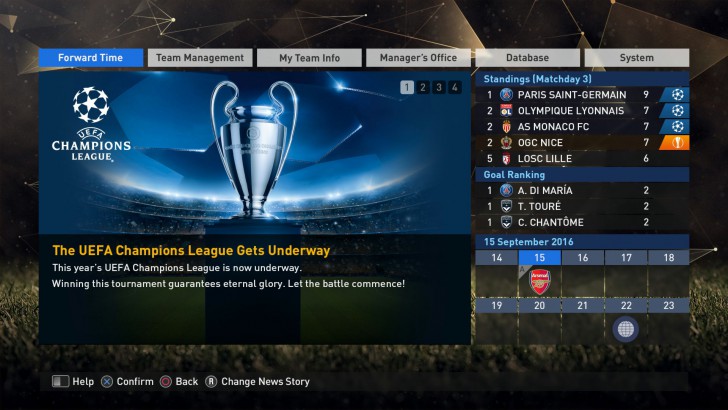Image resolution: width=728 pixels, height=410 pixels.
Task: Open the Champions League news story
Action: [x=255, y=250]
